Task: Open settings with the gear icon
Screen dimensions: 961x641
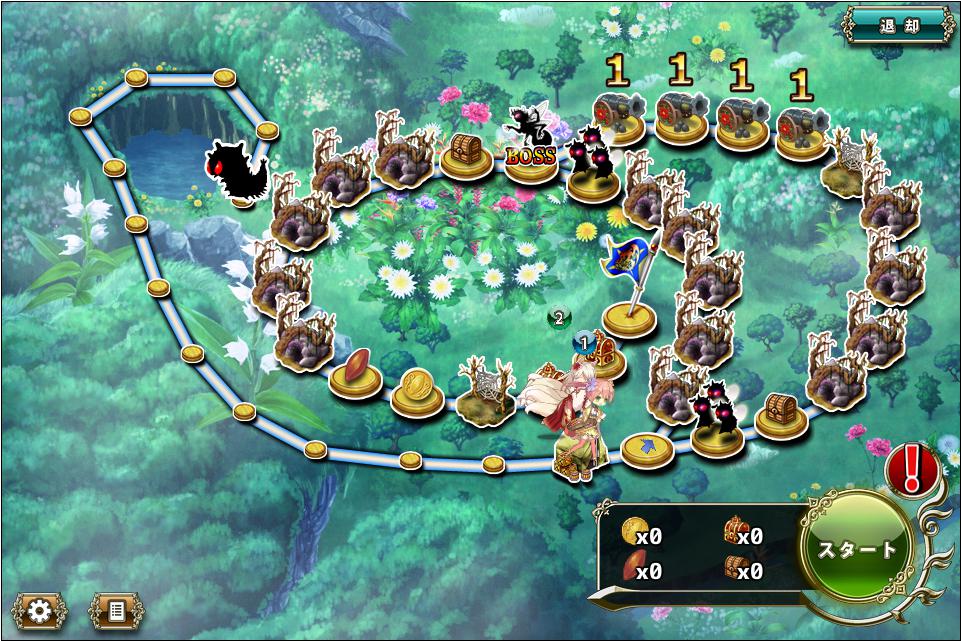Action: pyautogui.click(x=39, y=609)
